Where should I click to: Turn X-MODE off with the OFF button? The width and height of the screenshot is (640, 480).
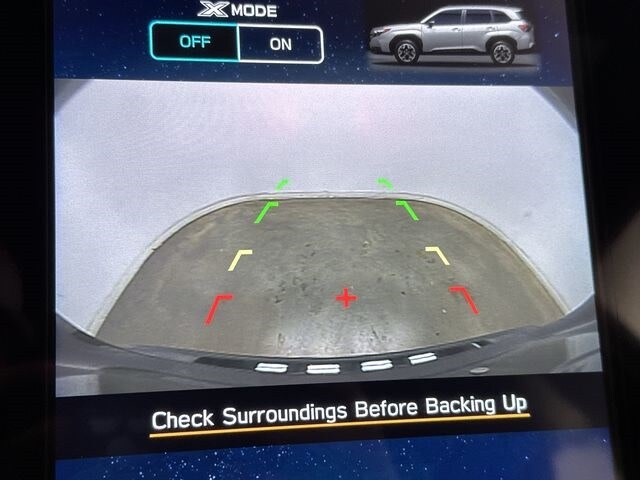[x=195, y=43]
